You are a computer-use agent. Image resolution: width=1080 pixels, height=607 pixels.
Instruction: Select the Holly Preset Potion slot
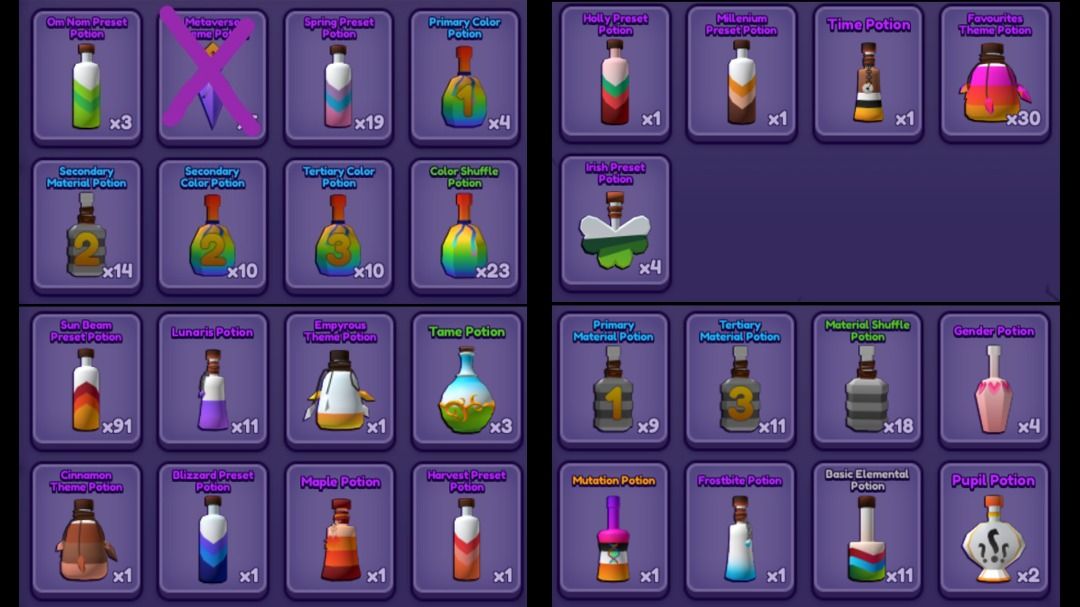point(615,74)
